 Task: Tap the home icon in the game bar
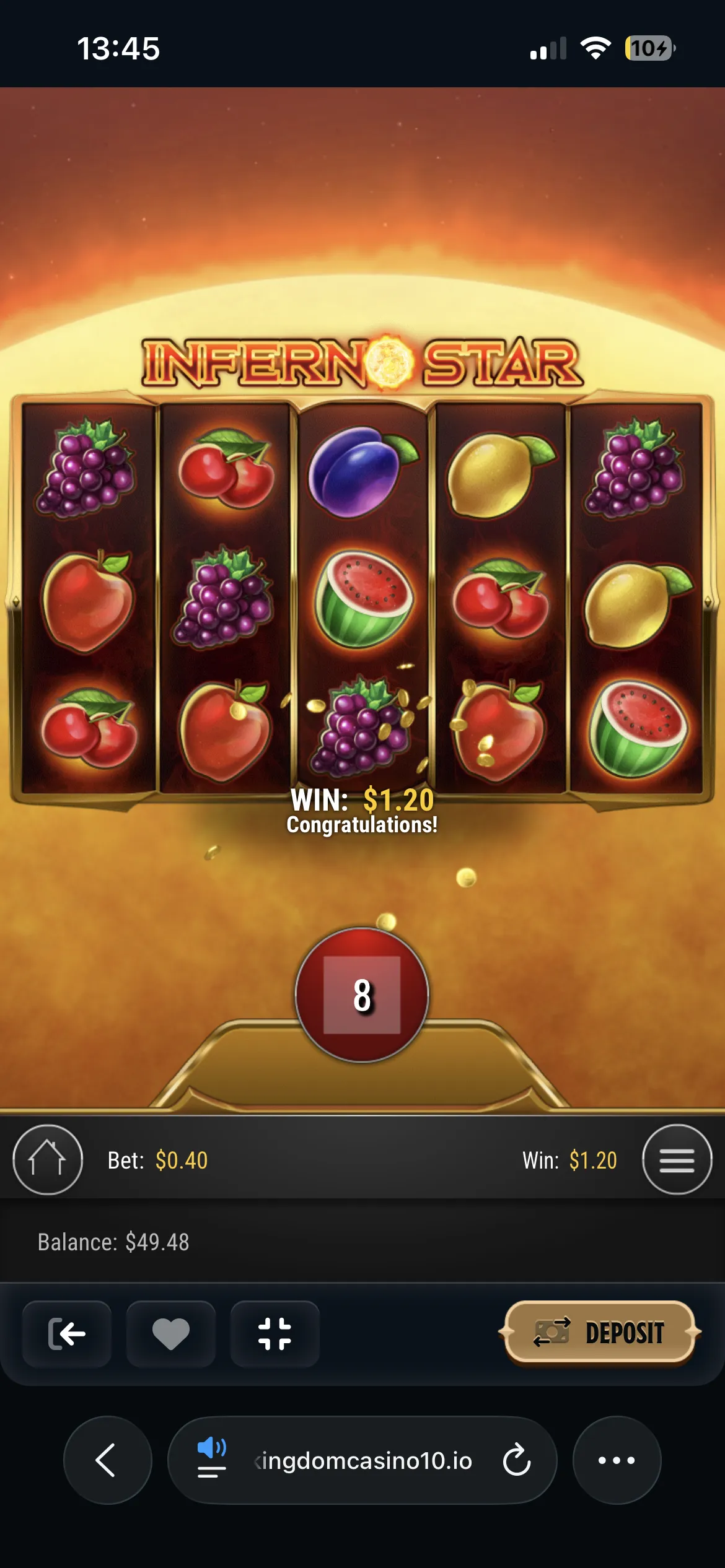48,1159
